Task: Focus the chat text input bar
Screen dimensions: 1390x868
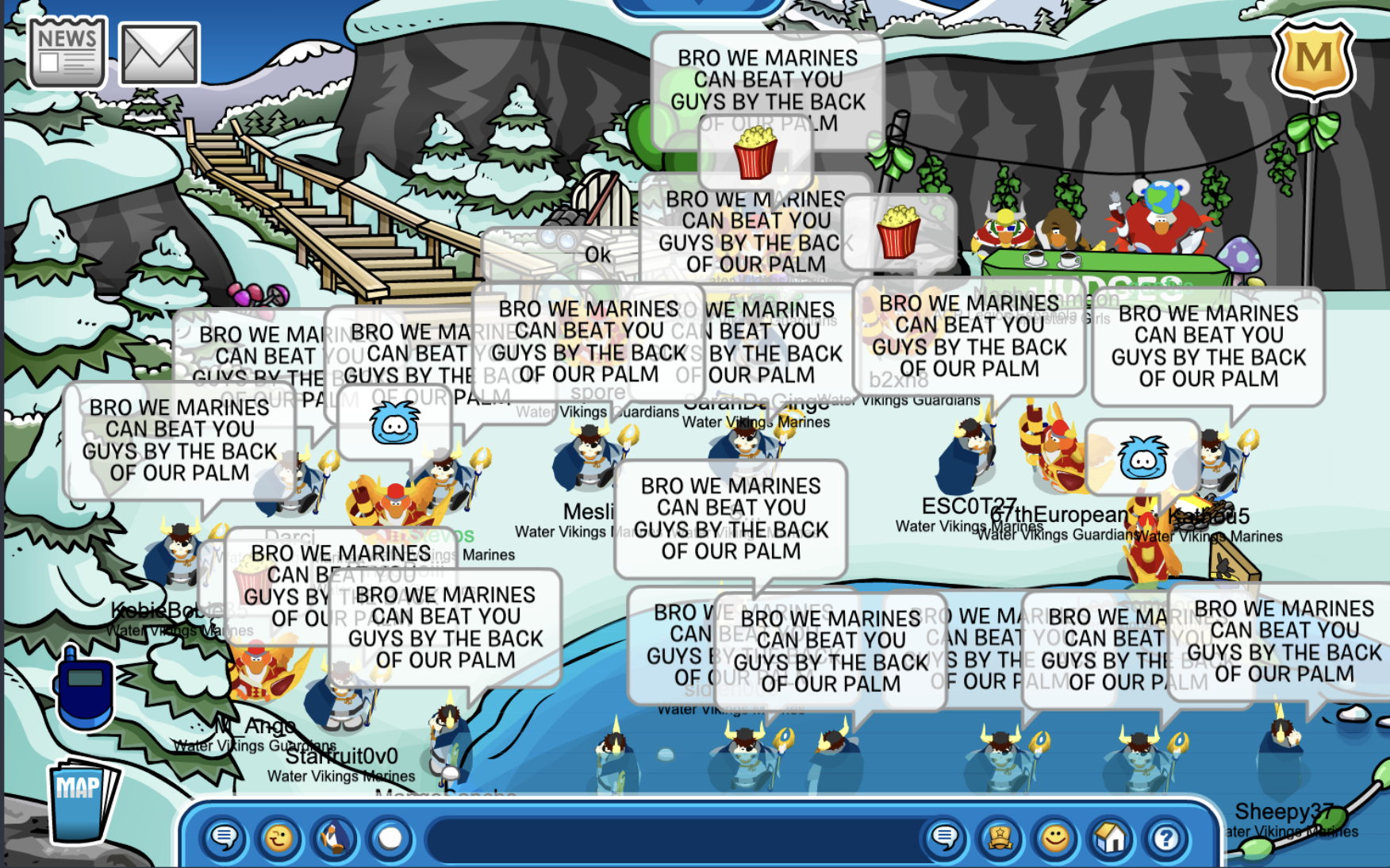Action: [x=674, y=838]
